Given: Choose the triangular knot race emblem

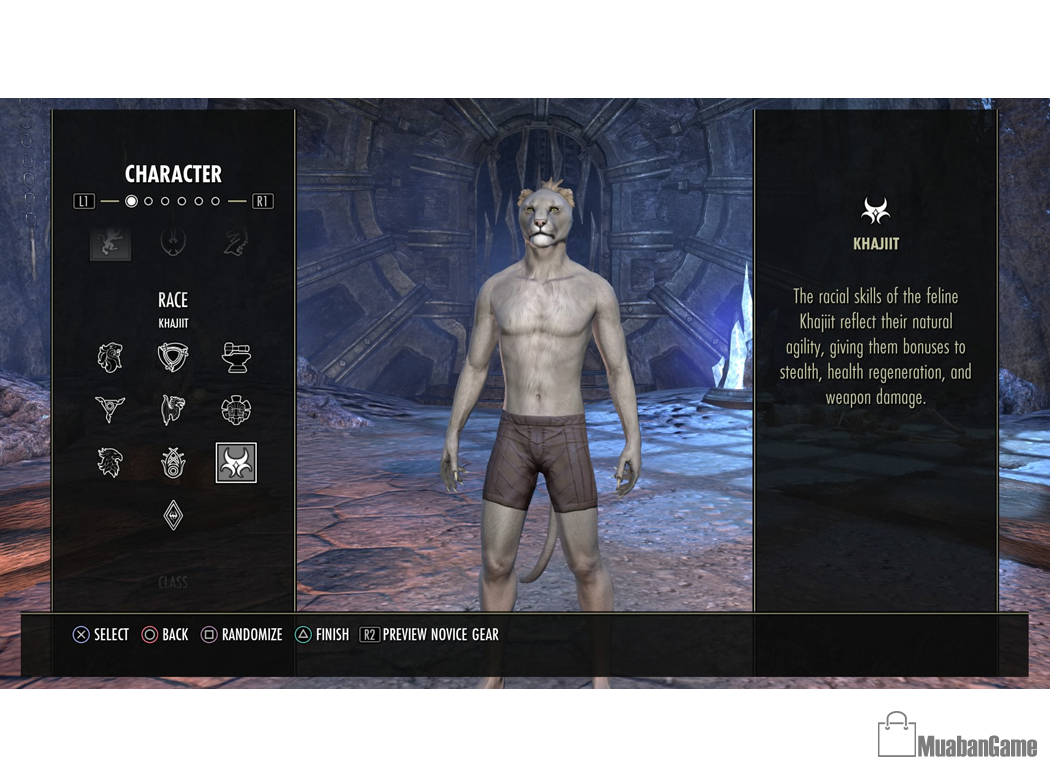Looking at the screenshot, I should [x=173, y=357].
